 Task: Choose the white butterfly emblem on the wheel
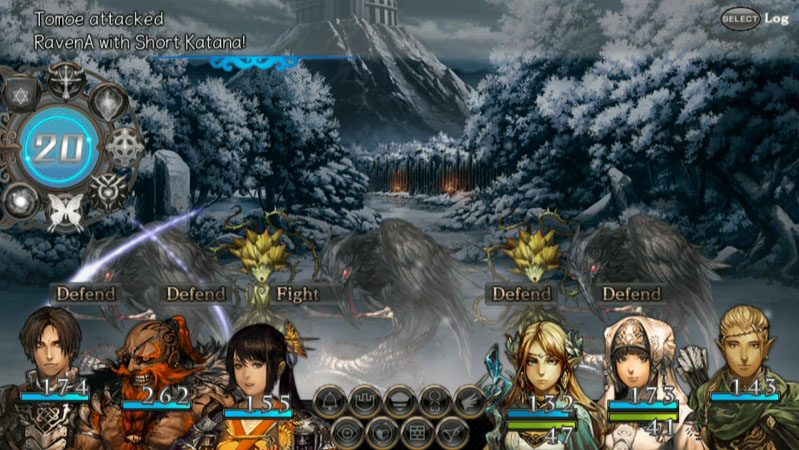click(x=66, y=212)
